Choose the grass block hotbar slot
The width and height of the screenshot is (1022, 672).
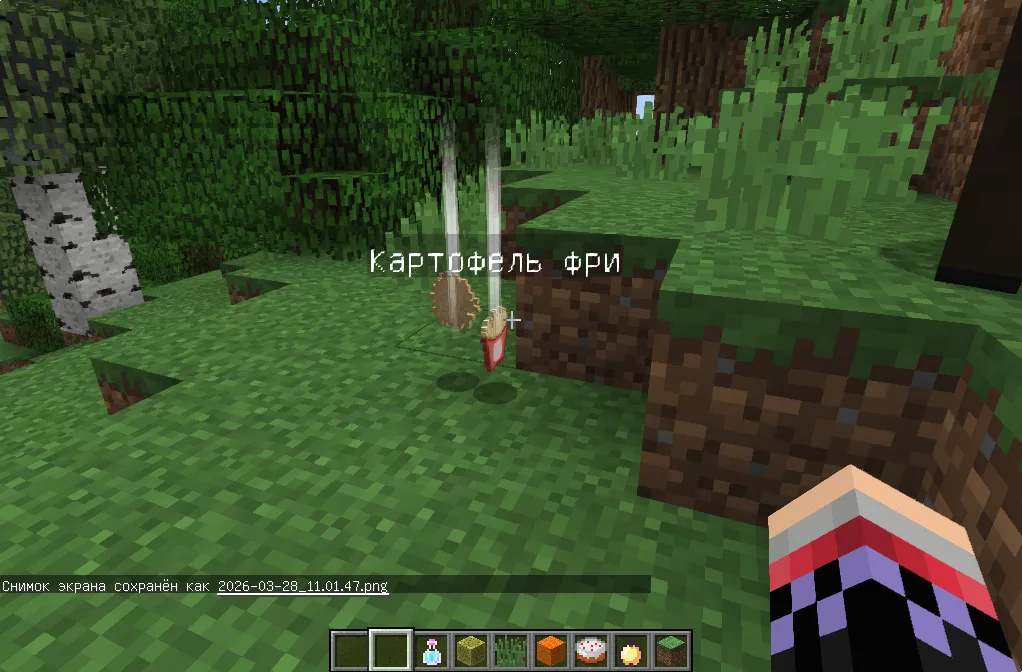pos(670,651)
